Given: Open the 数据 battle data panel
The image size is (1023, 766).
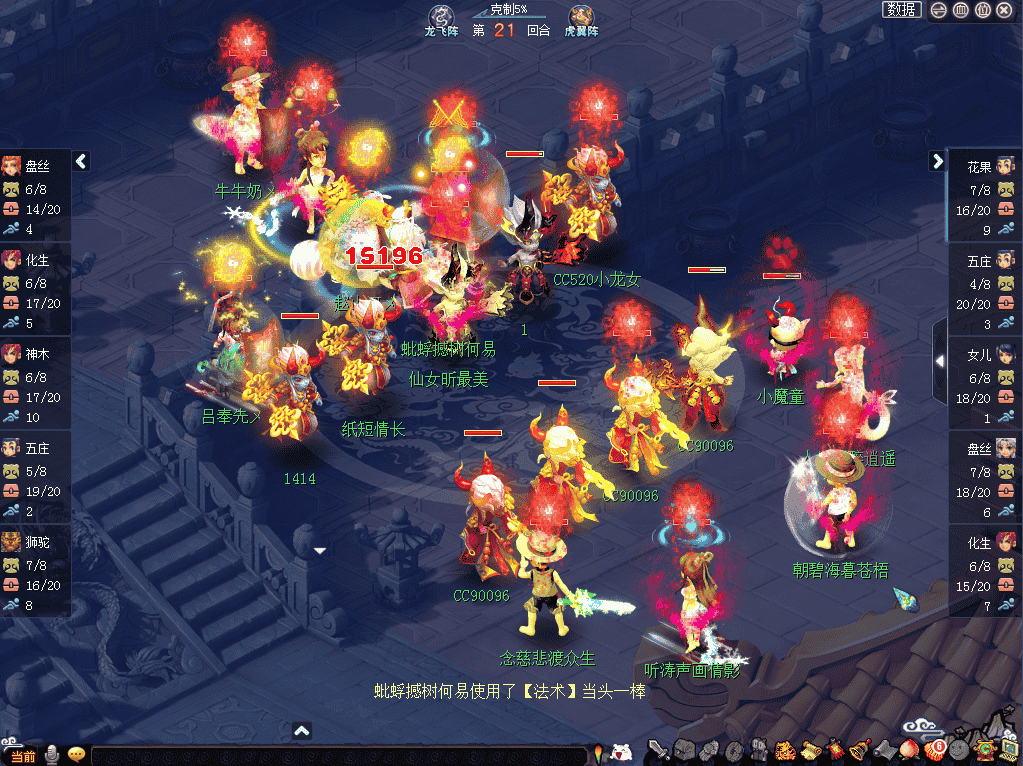Looking at the screenshot, I should point(901,10).
